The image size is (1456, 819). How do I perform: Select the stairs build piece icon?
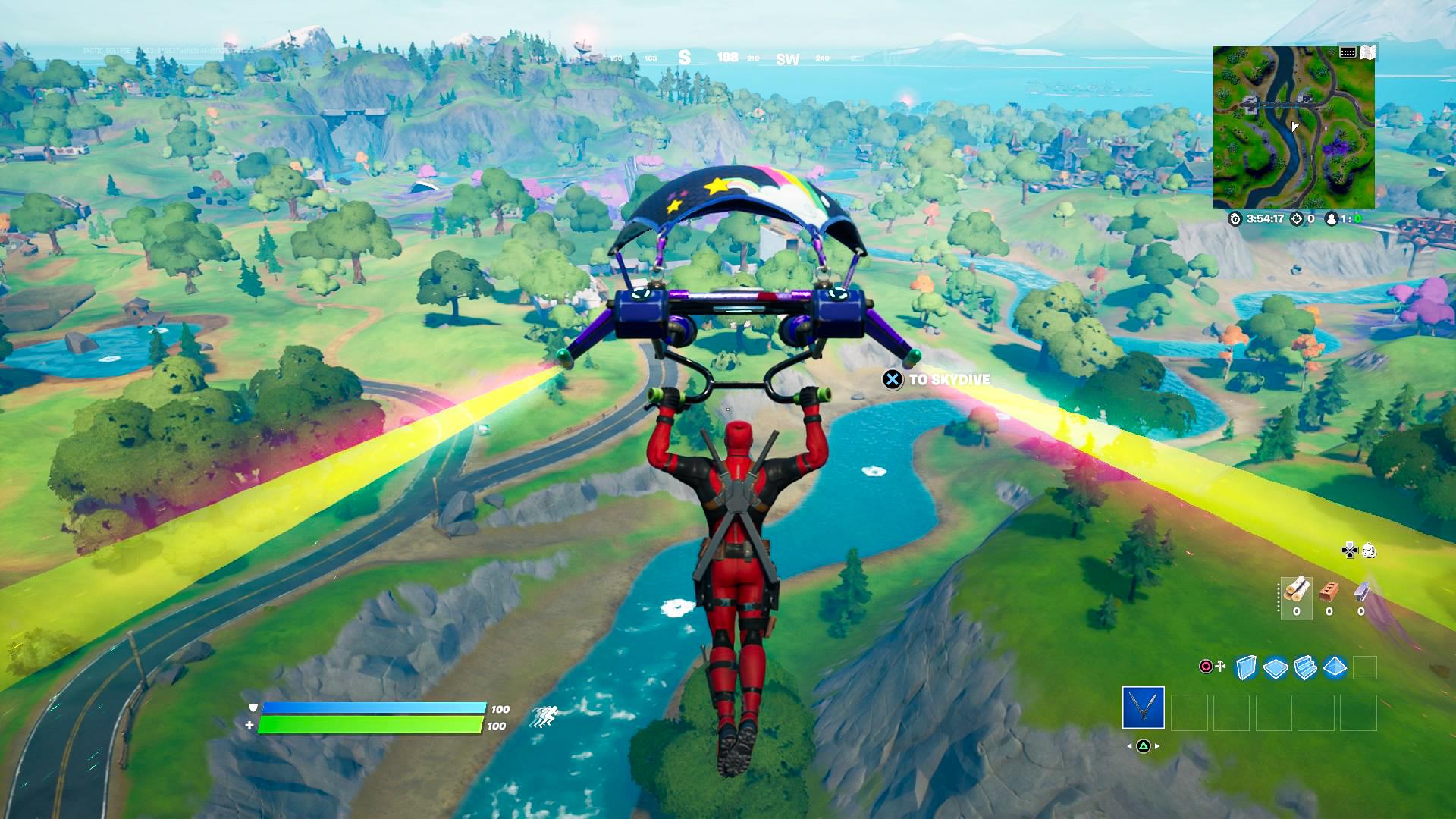[1304, 668]
